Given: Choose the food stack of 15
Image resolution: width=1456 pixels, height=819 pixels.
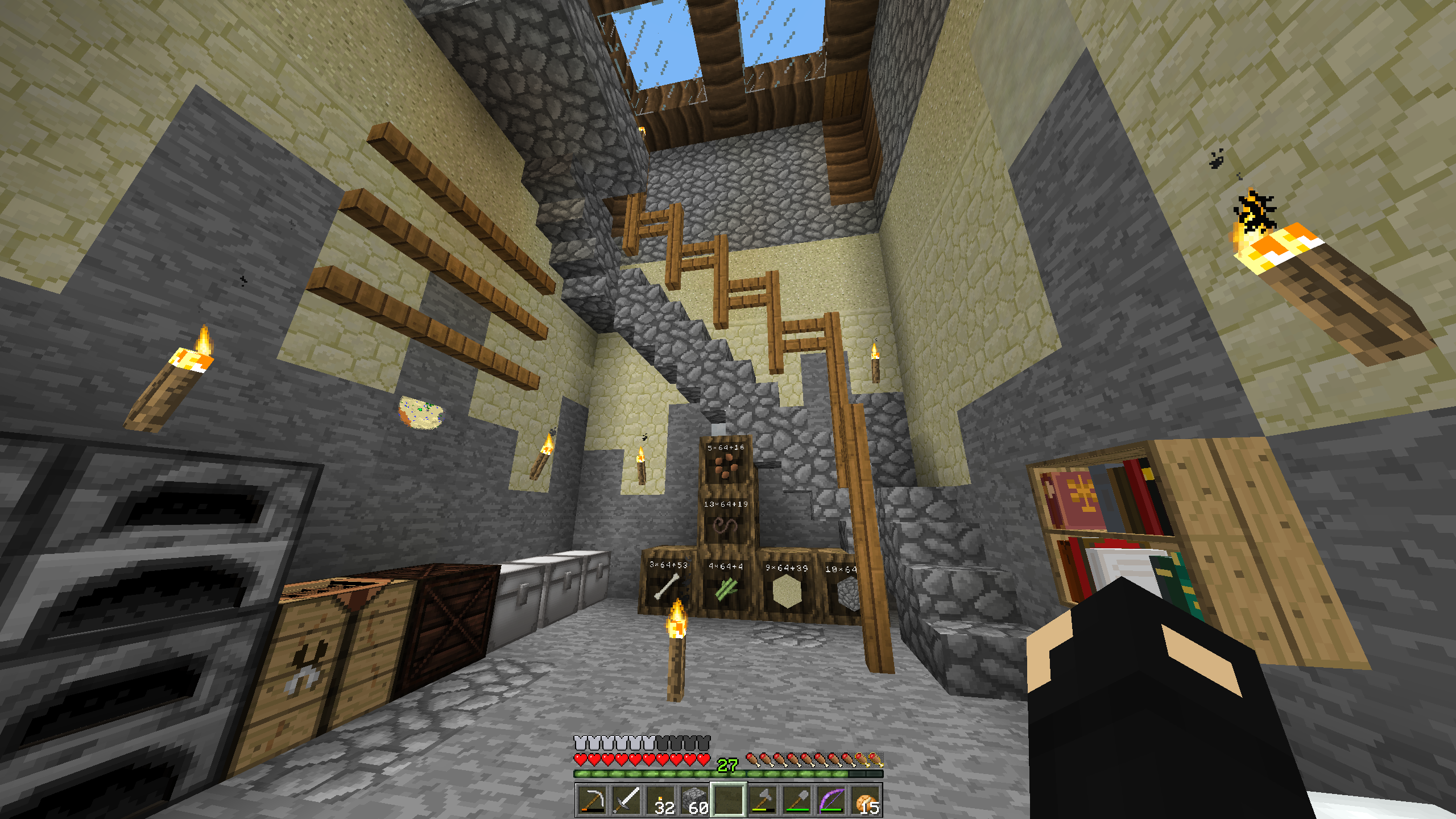Looking at the screenshot, I should click(x=865, y=800).
